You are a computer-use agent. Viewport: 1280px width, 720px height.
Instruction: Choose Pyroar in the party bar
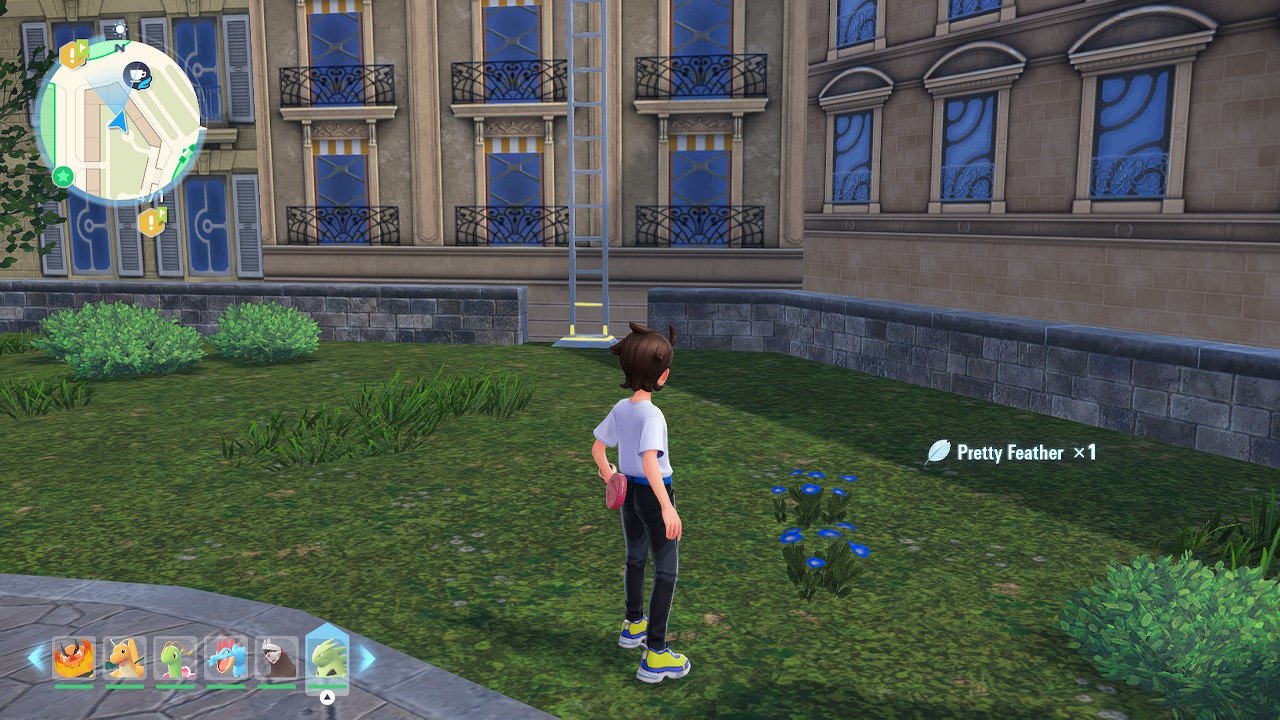pos(74,659)
